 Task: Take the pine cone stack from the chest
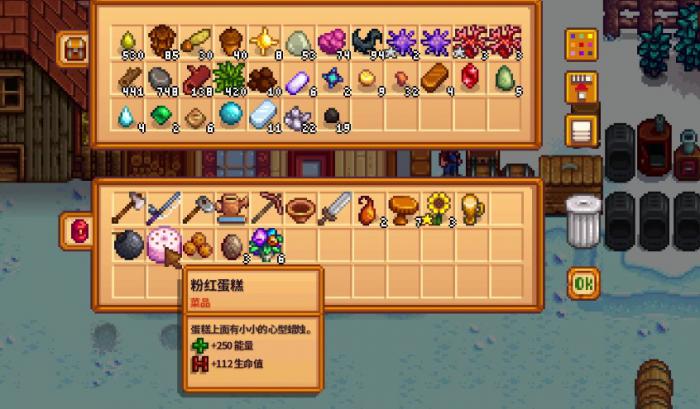pos(161,42)
